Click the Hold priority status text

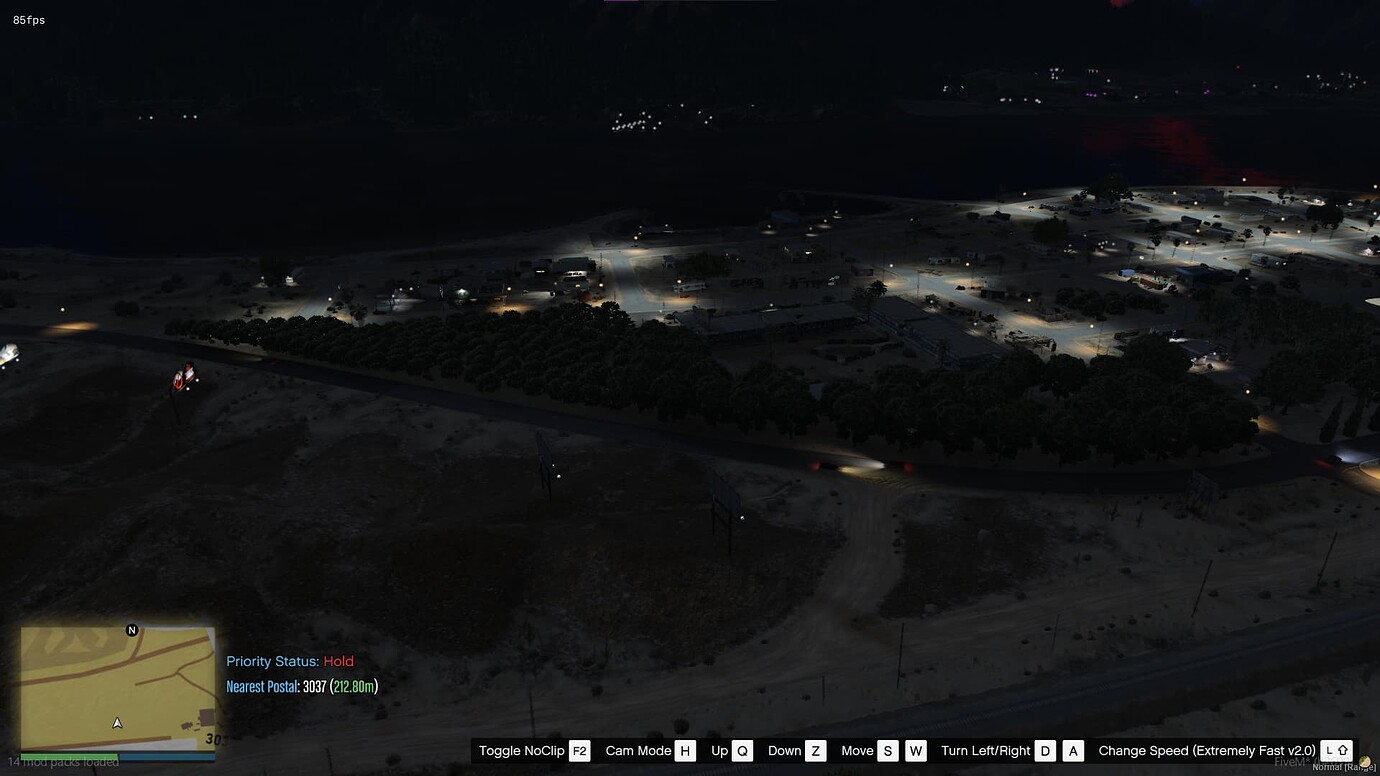coord(339,661)
